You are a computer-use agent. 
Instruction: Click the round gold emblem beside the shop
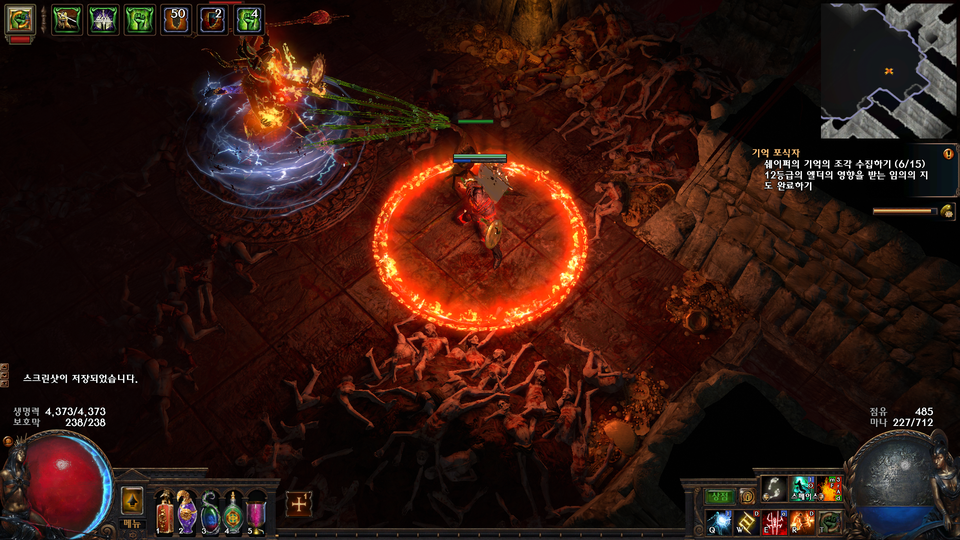click(746, 496)
